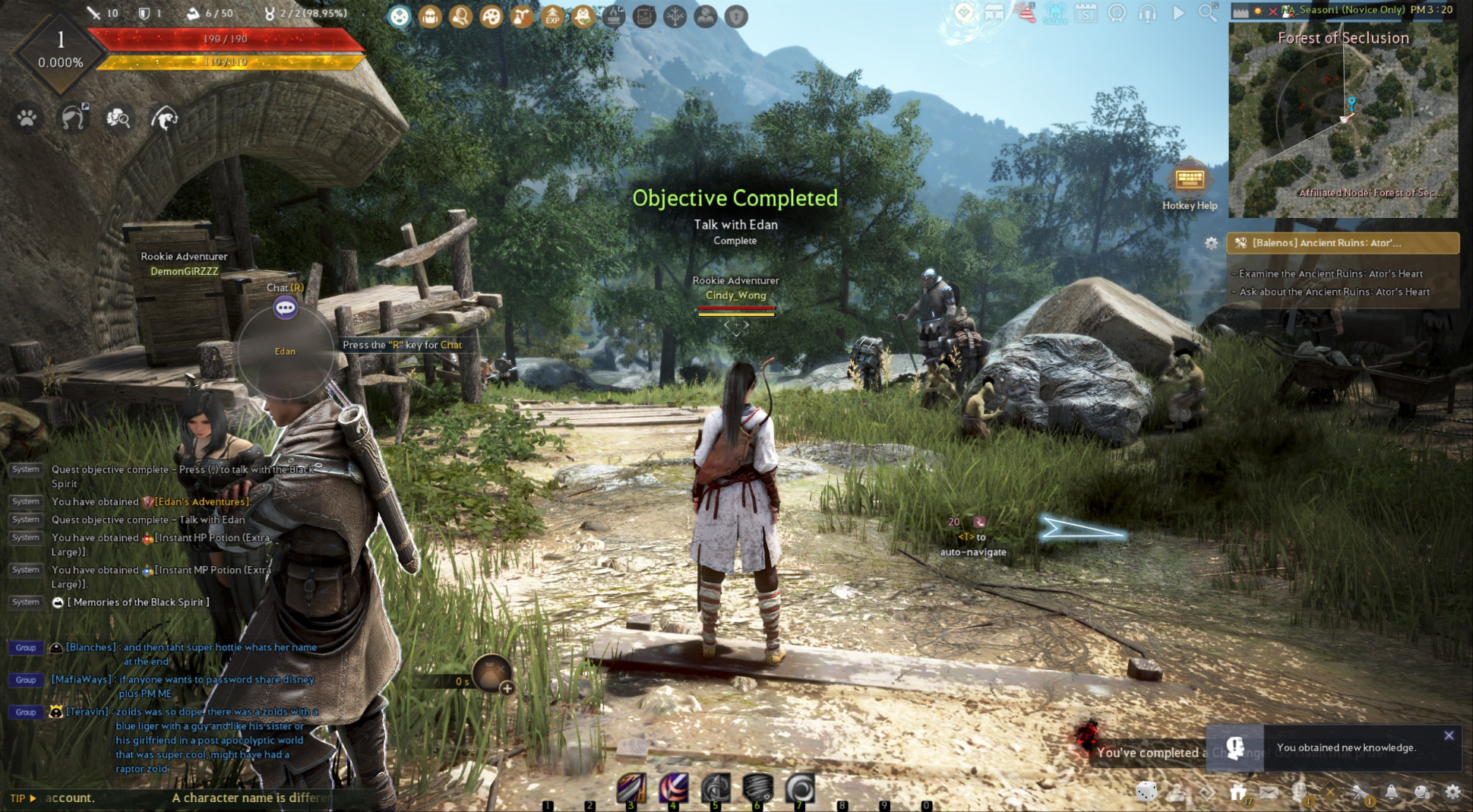Open the calendar icon in top bar

[x=1086, y=13]
